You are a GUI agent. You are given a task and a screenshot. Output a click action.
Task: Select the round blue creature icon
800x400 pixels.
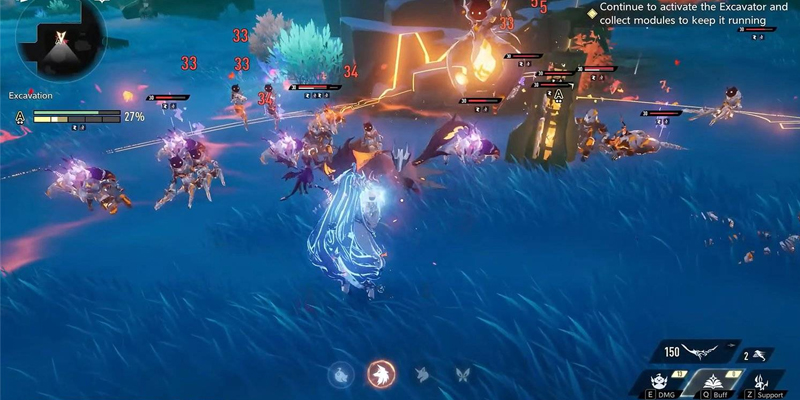[x=341, y=374]
